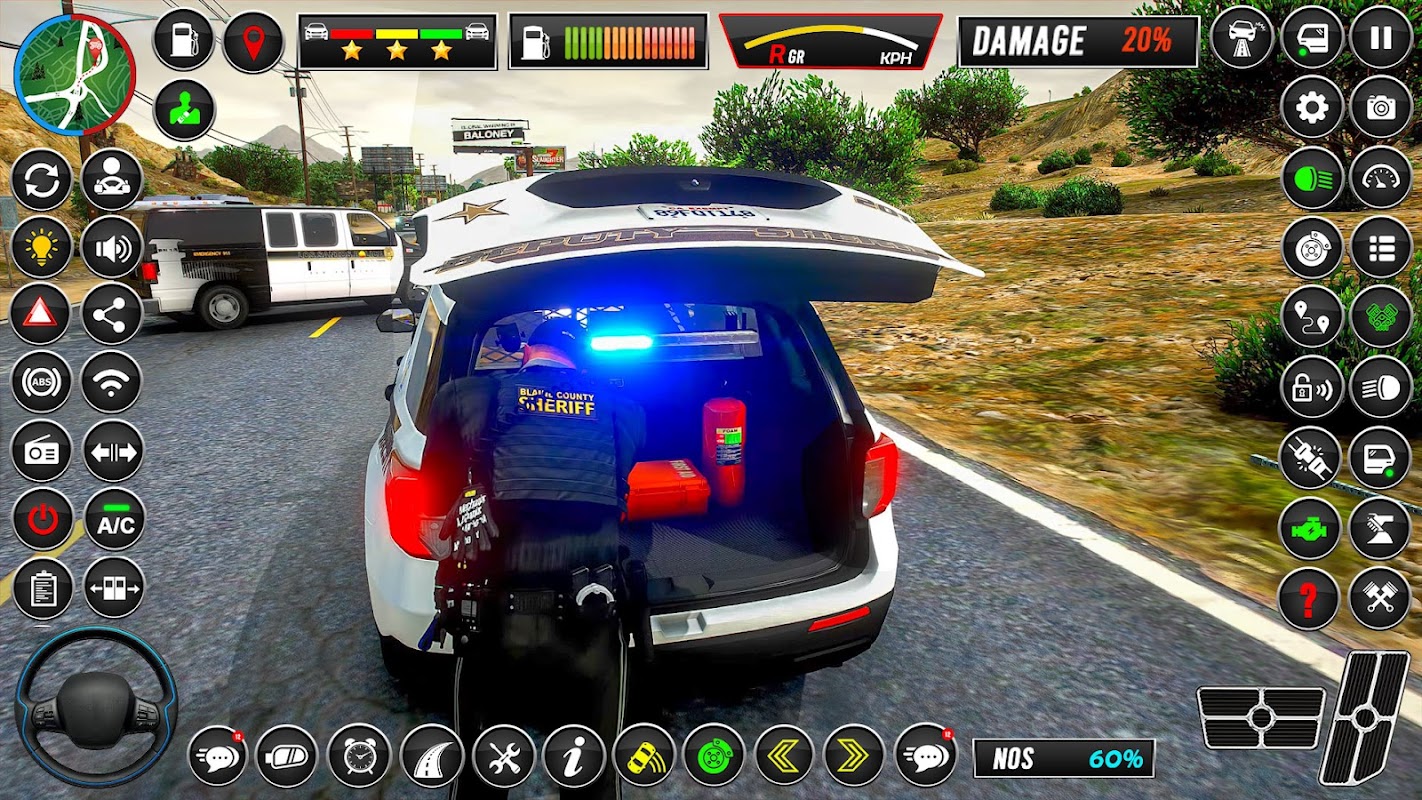Open the radio
The image size is (1422, 800).
coord(41,451)
